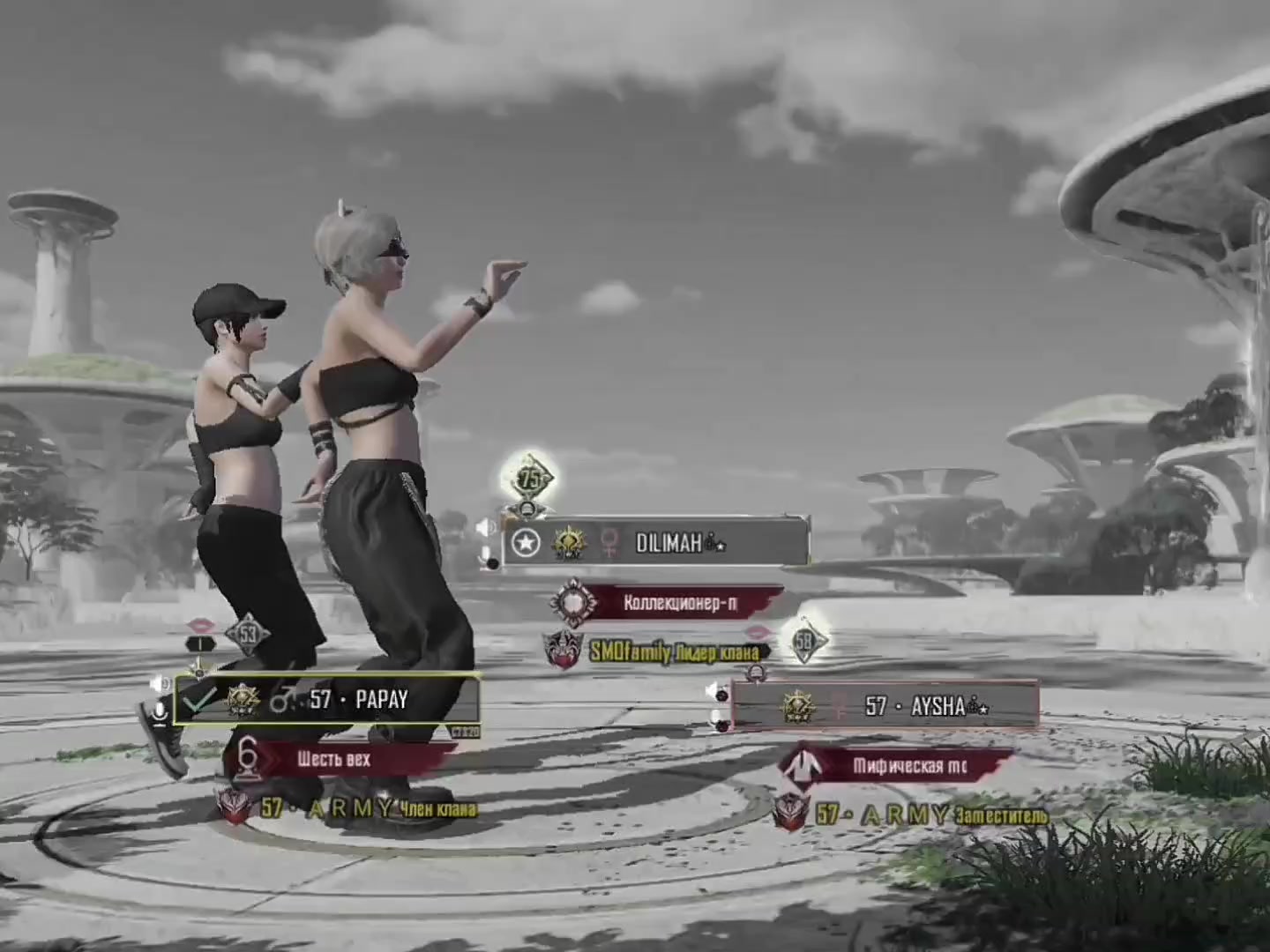Open the Мифическая title banner
Image resolution: width=1270 pixels, height=952 pixels.
[x=908, y=766]
